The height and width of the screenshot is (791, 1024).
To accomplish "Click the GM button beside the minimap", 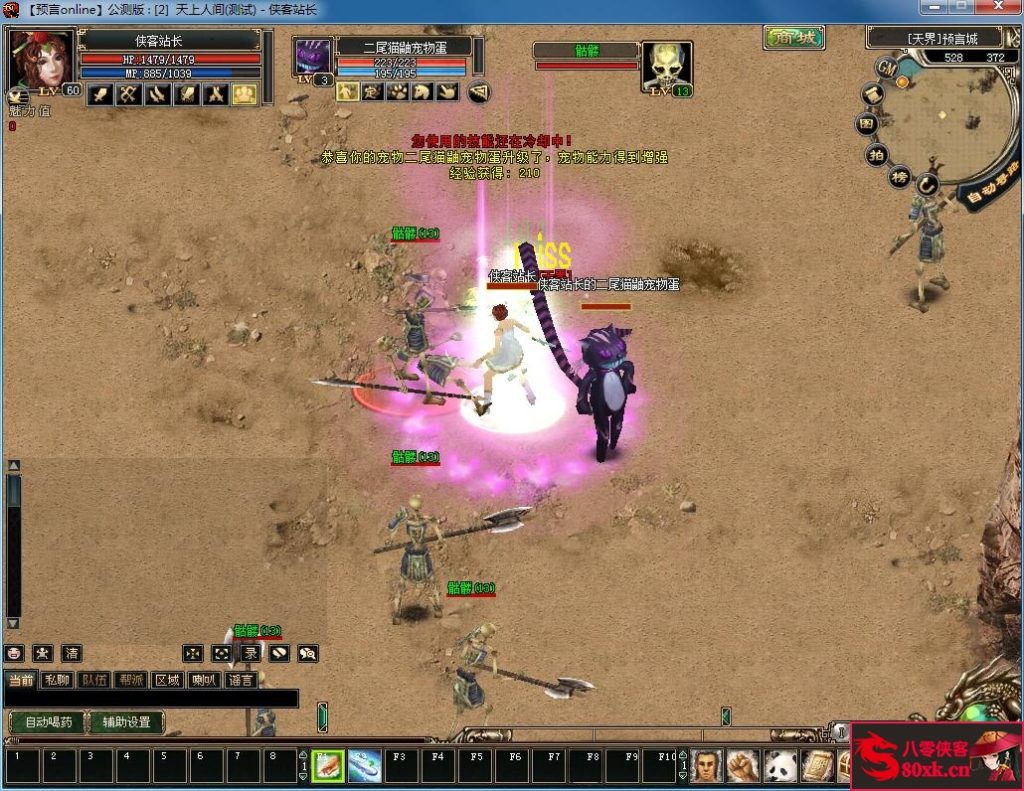I will (x=885, y=68).
